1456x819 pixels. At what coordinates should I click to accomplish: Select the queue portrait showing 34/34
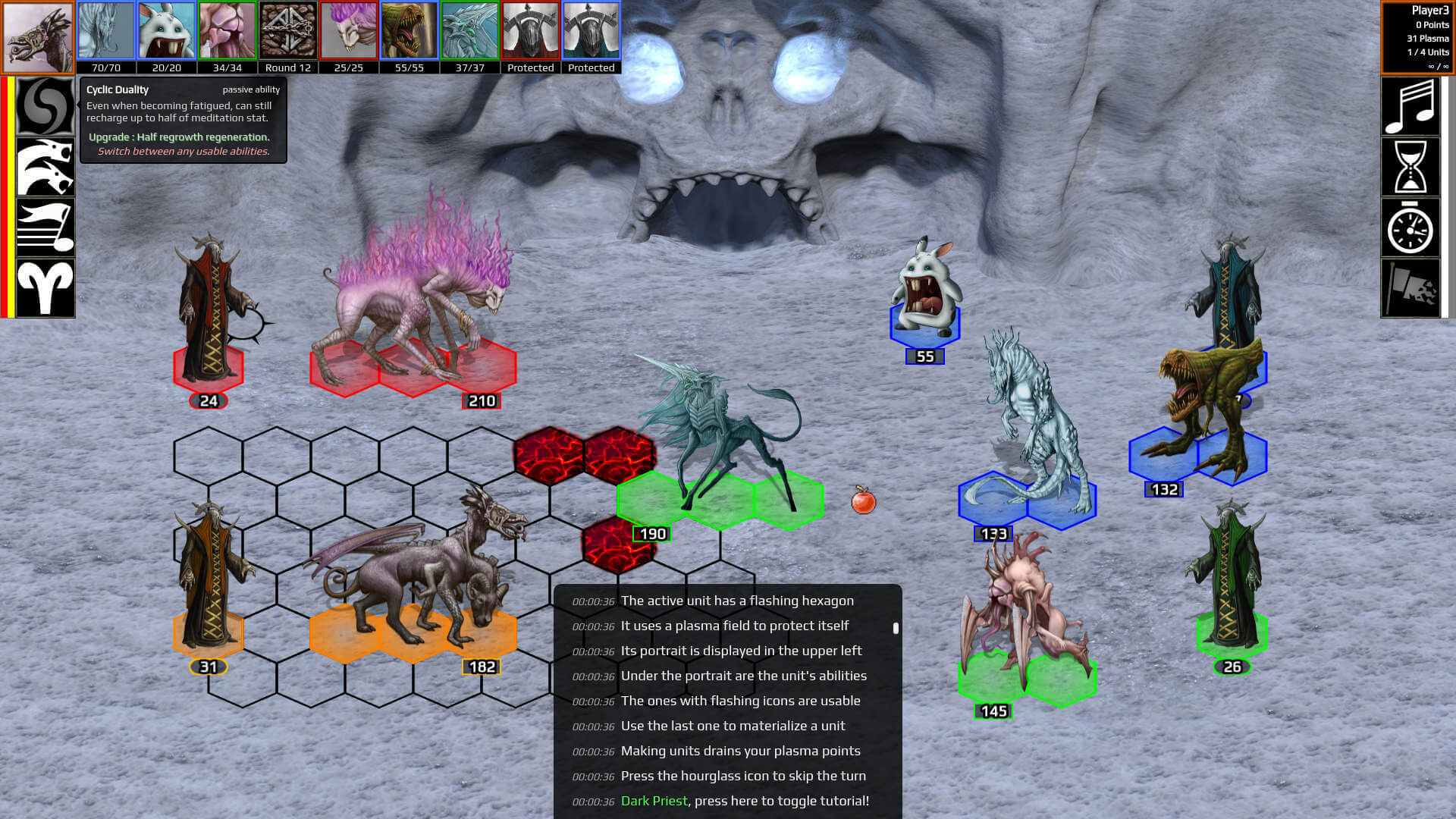tap(227, 31)
